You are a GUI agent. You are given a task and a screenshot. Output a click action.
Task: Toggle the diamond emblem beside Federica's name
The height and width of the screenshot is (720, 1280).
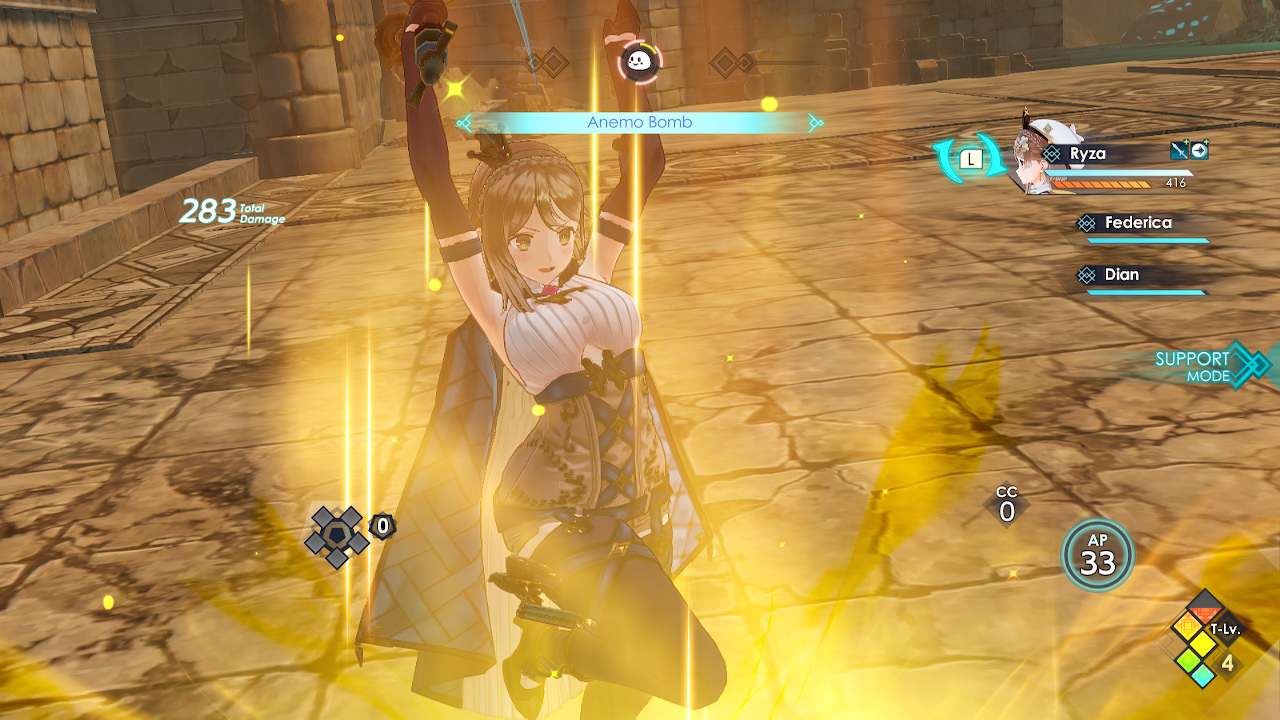(1086, 223)
